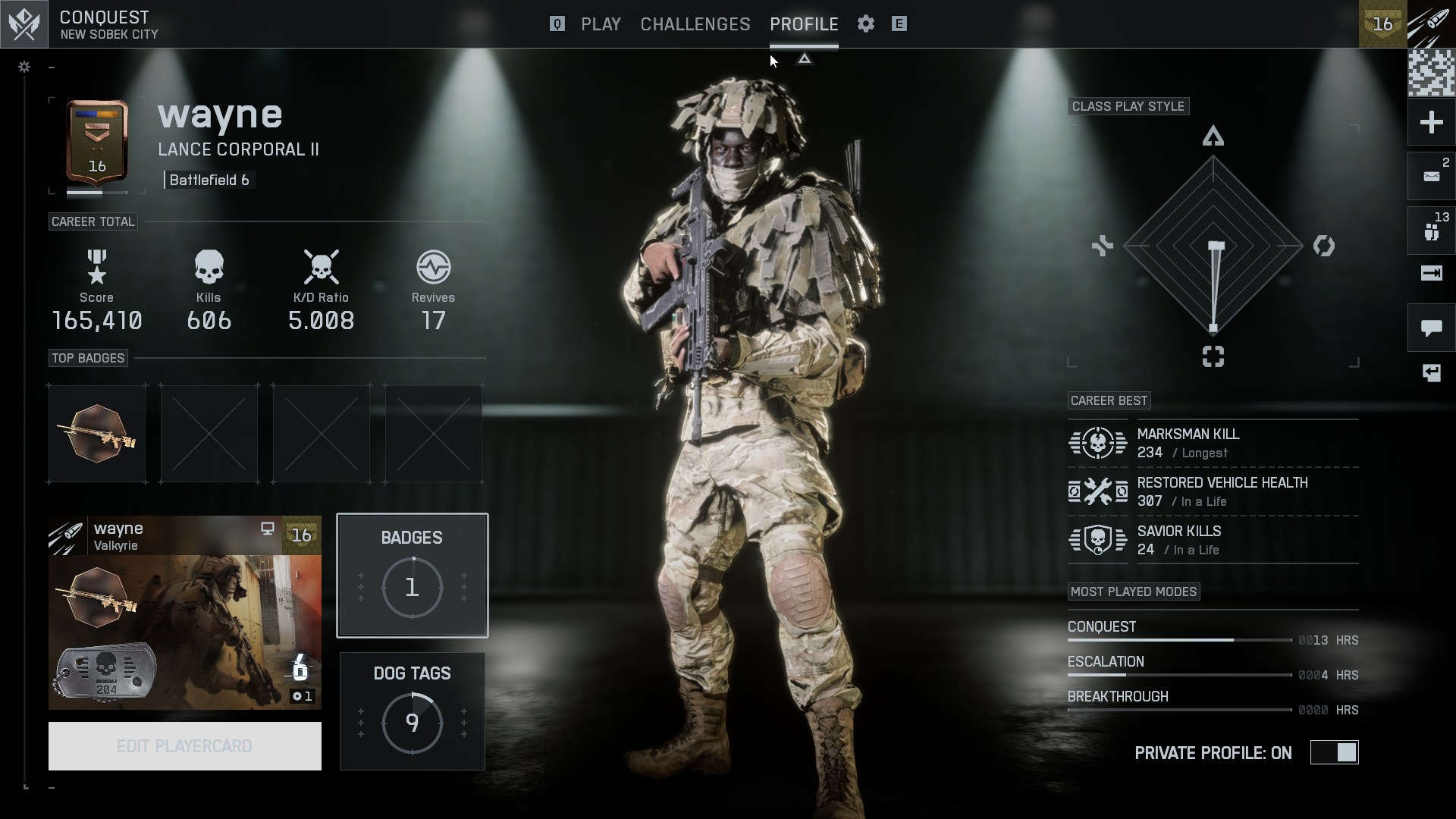Click wayne's Valkyrie playercard preview
1456x819 pixels.
coord(184,613)
